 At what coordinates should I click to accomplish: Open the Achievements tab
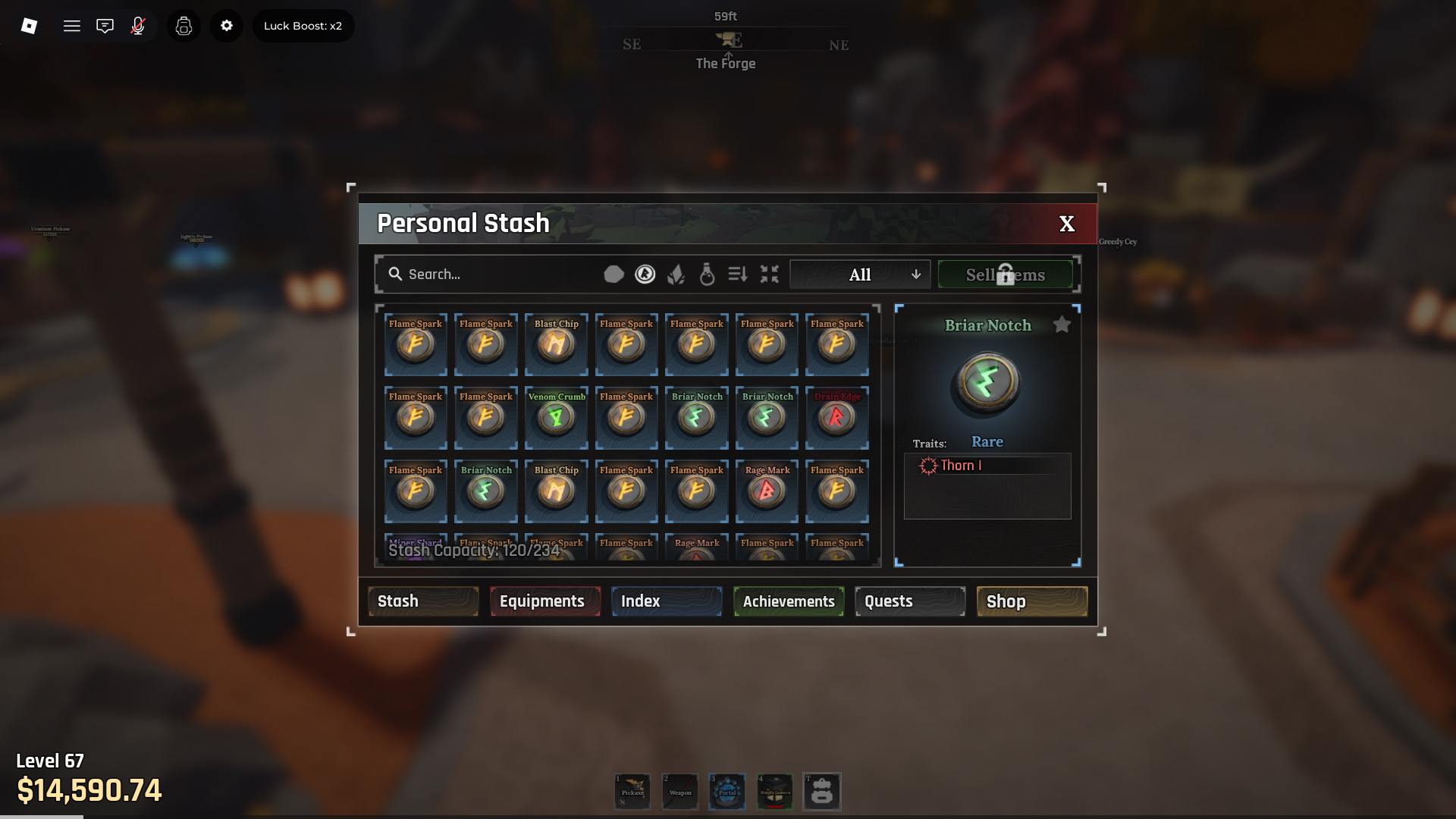788,601
